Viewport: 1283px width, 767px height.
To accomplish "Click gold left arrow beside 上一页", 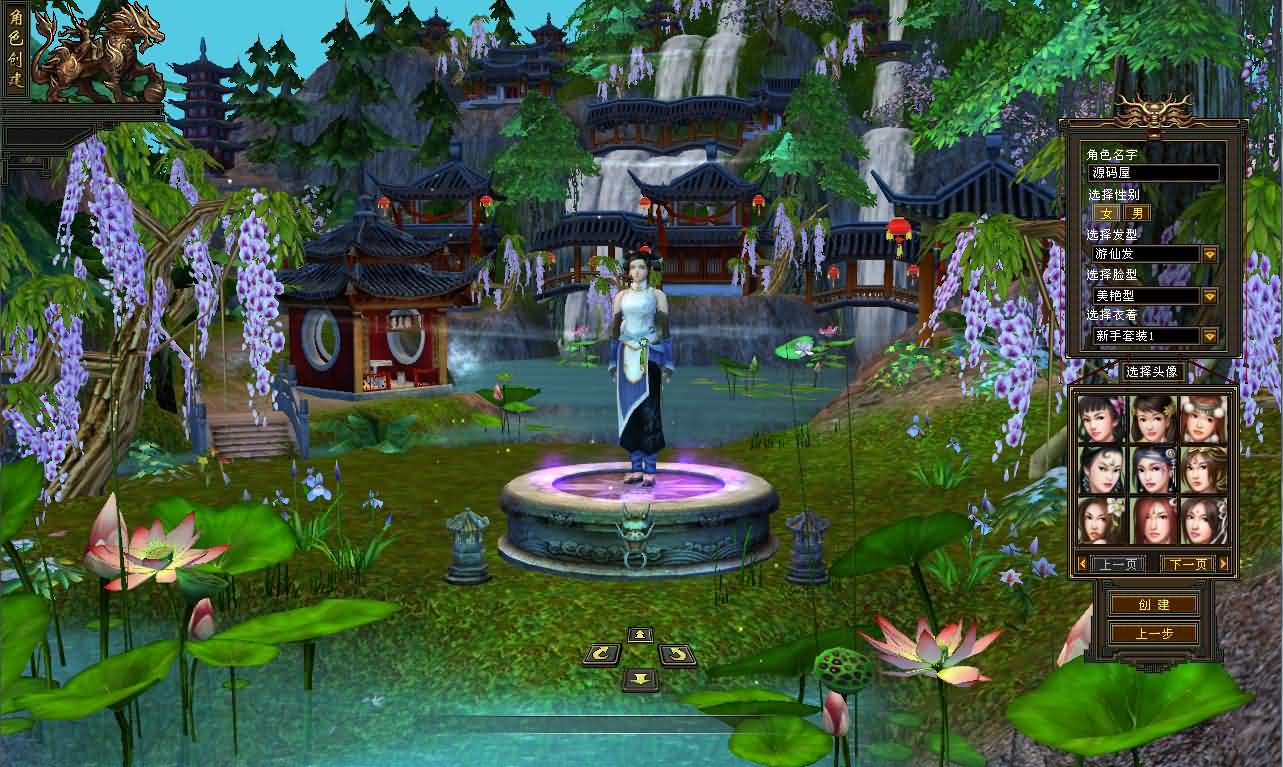I will click(x=1082, y=564).
